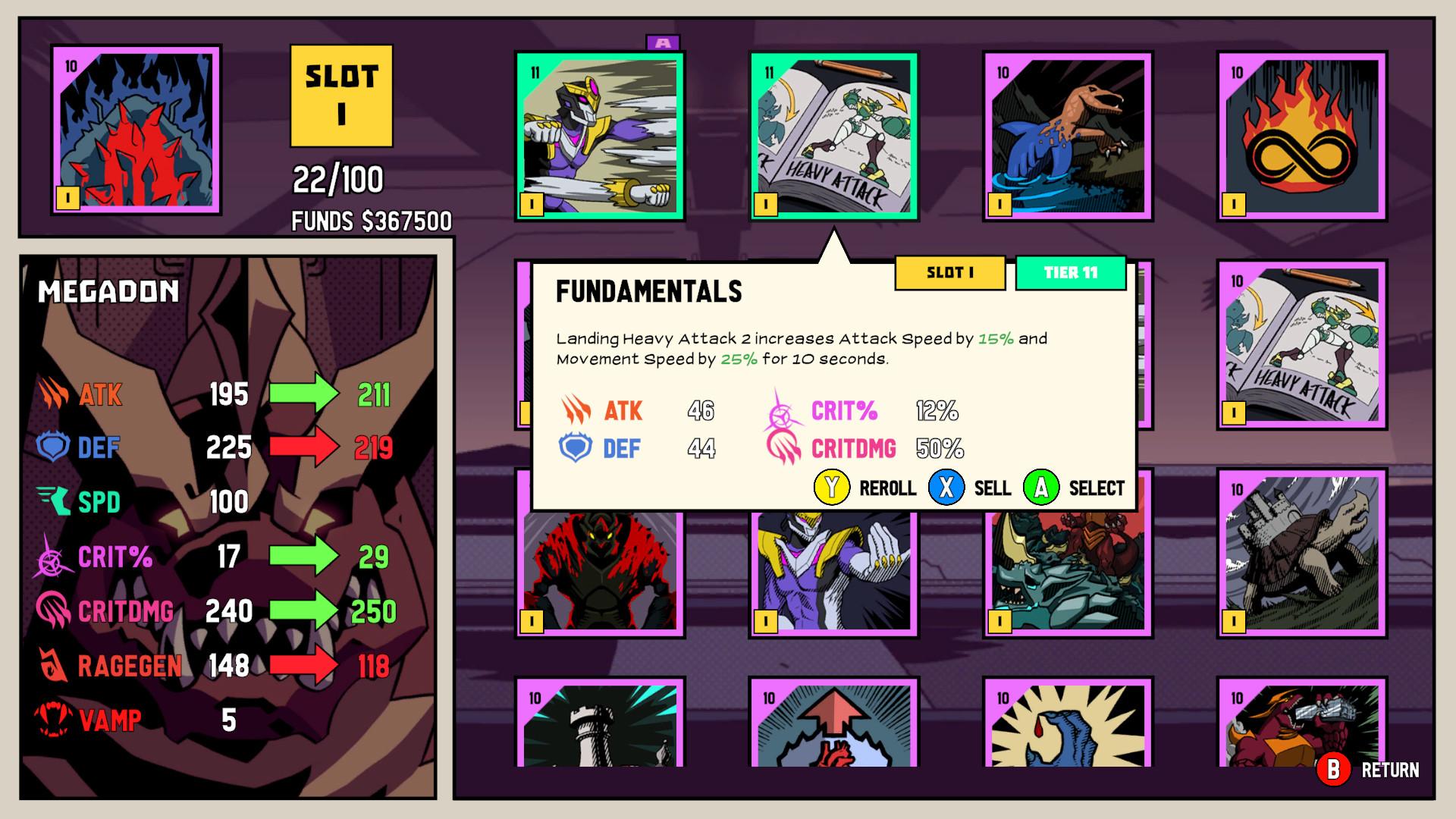Click the blue X sell button icon
This screenshot has height=819, width=1456.
947,488
